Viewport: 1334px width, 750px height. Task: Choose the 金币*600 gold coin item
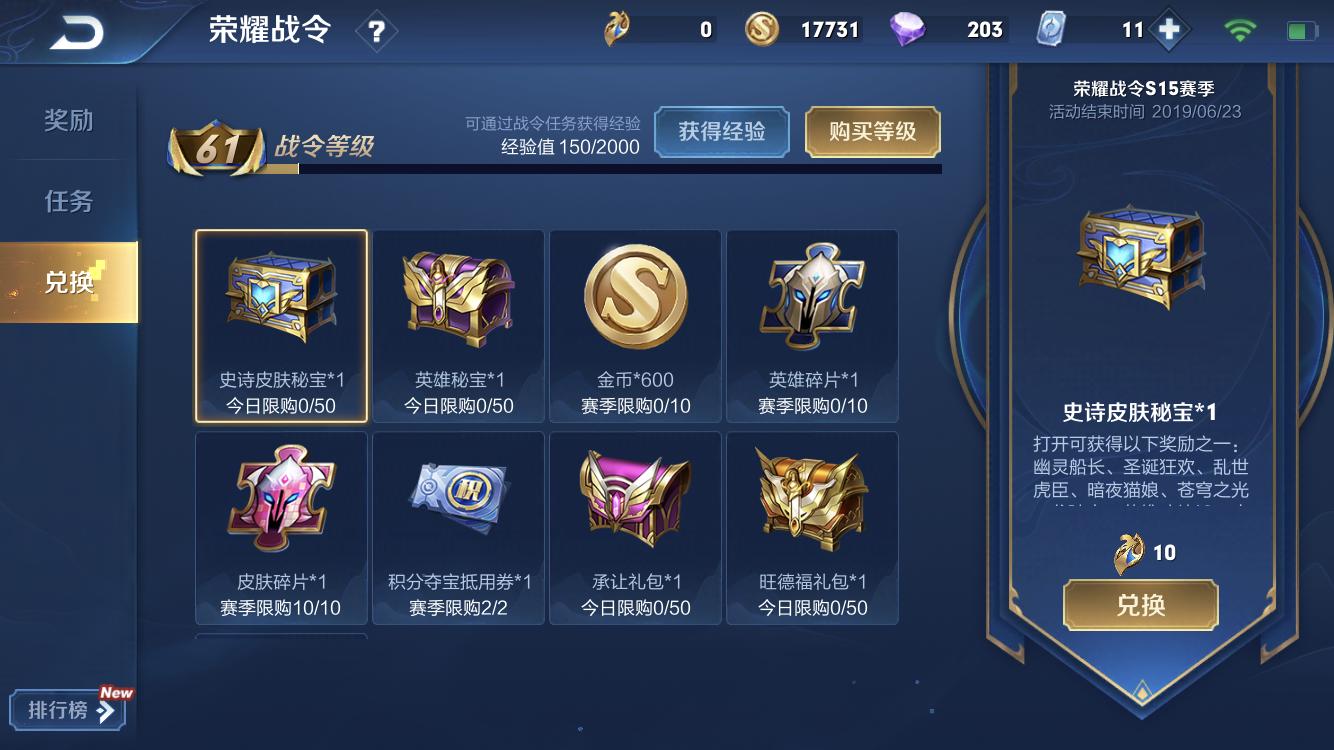click(x=635, y=326)
